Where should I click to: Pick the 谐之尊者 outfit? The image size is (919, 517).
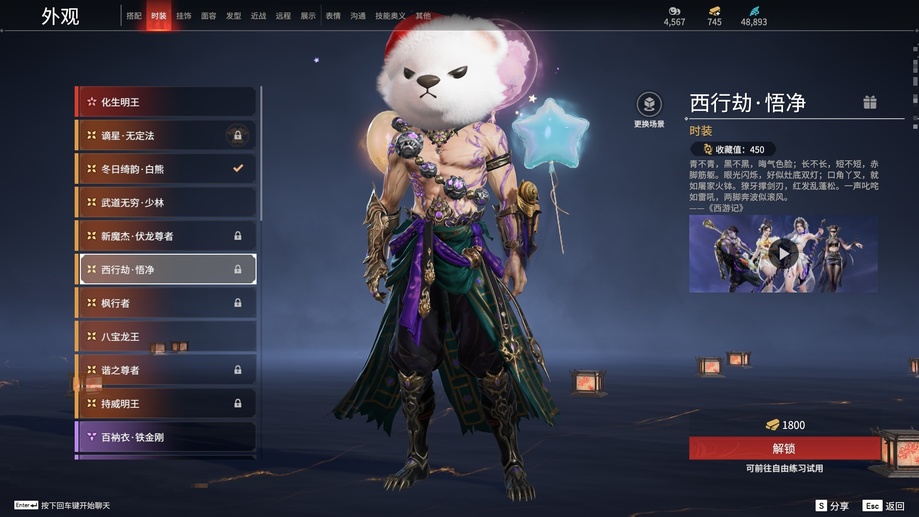click(166, 370)
